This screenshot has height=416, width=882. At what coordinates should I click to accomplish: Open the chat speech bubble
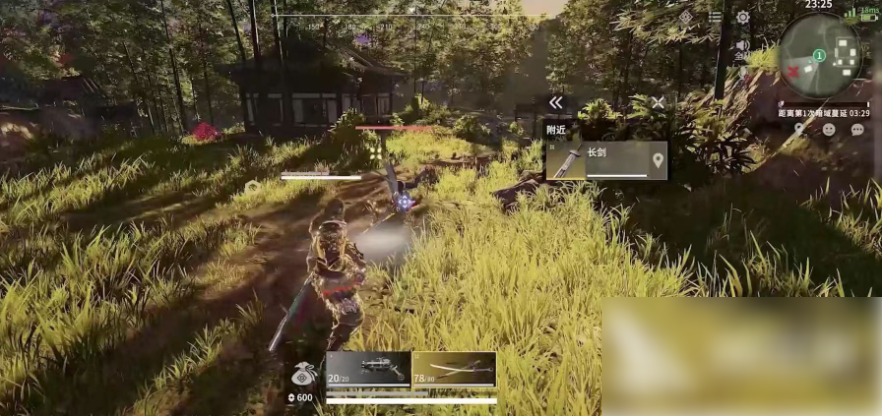[857, 130]
